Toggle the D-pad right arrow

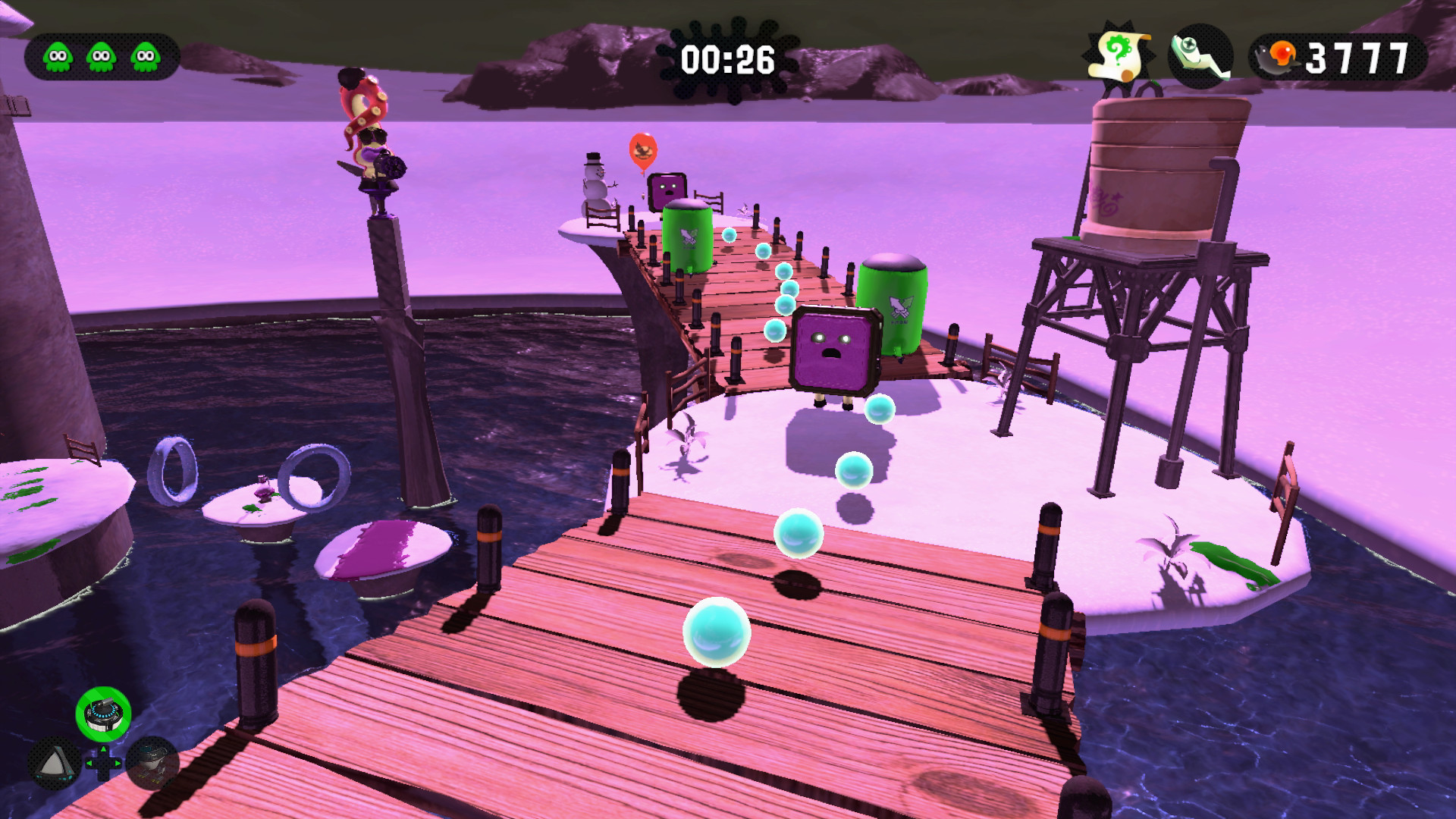click(118, 762)
